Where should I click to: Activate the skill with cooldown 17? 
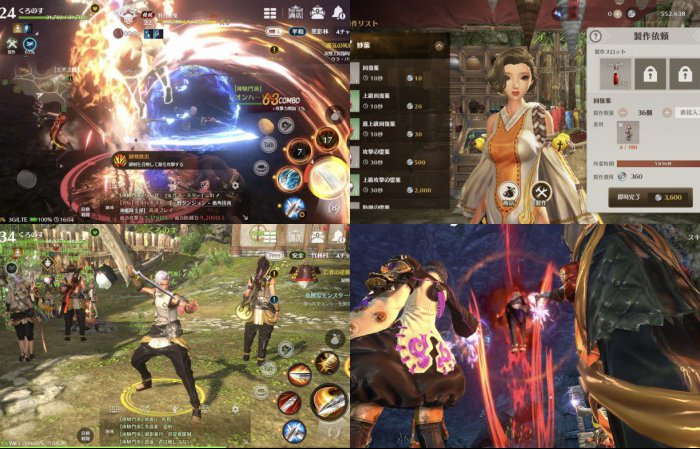pos(327,141)
